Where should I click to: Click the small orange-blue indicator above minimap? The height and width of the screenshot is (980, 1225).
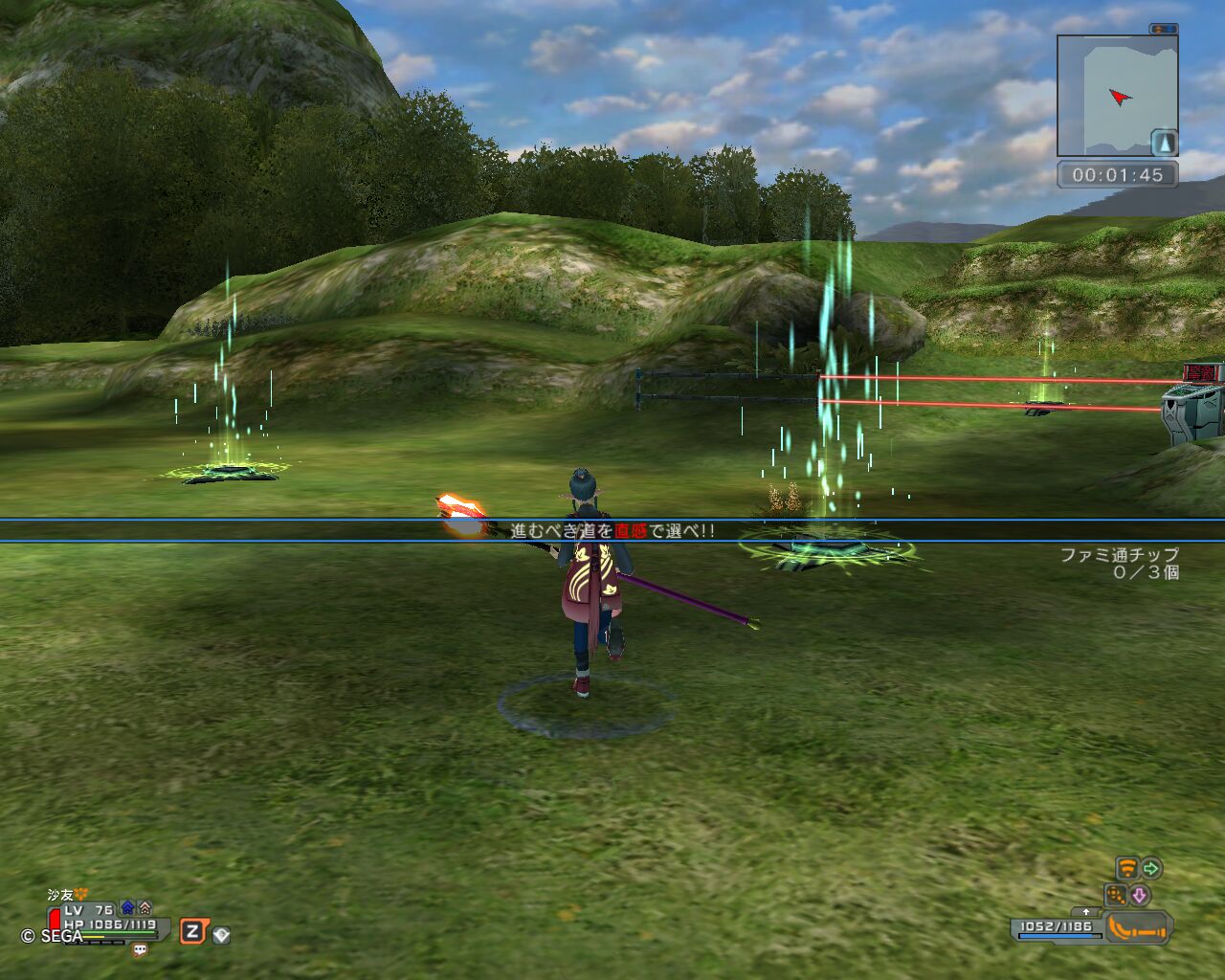(1164, 30)
